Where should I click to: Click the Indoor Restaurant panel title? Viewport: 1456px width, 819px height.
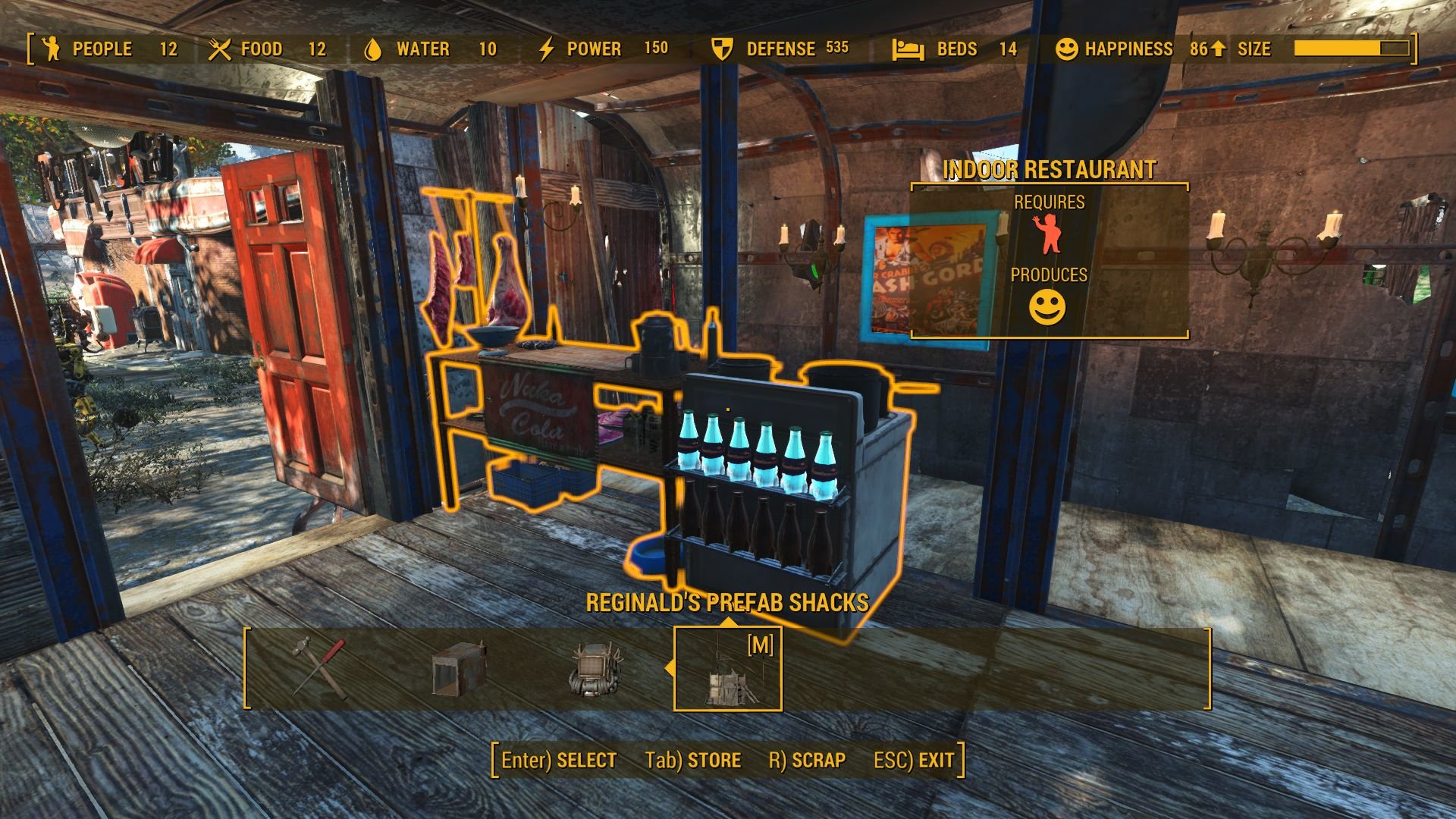[1050, 170]
